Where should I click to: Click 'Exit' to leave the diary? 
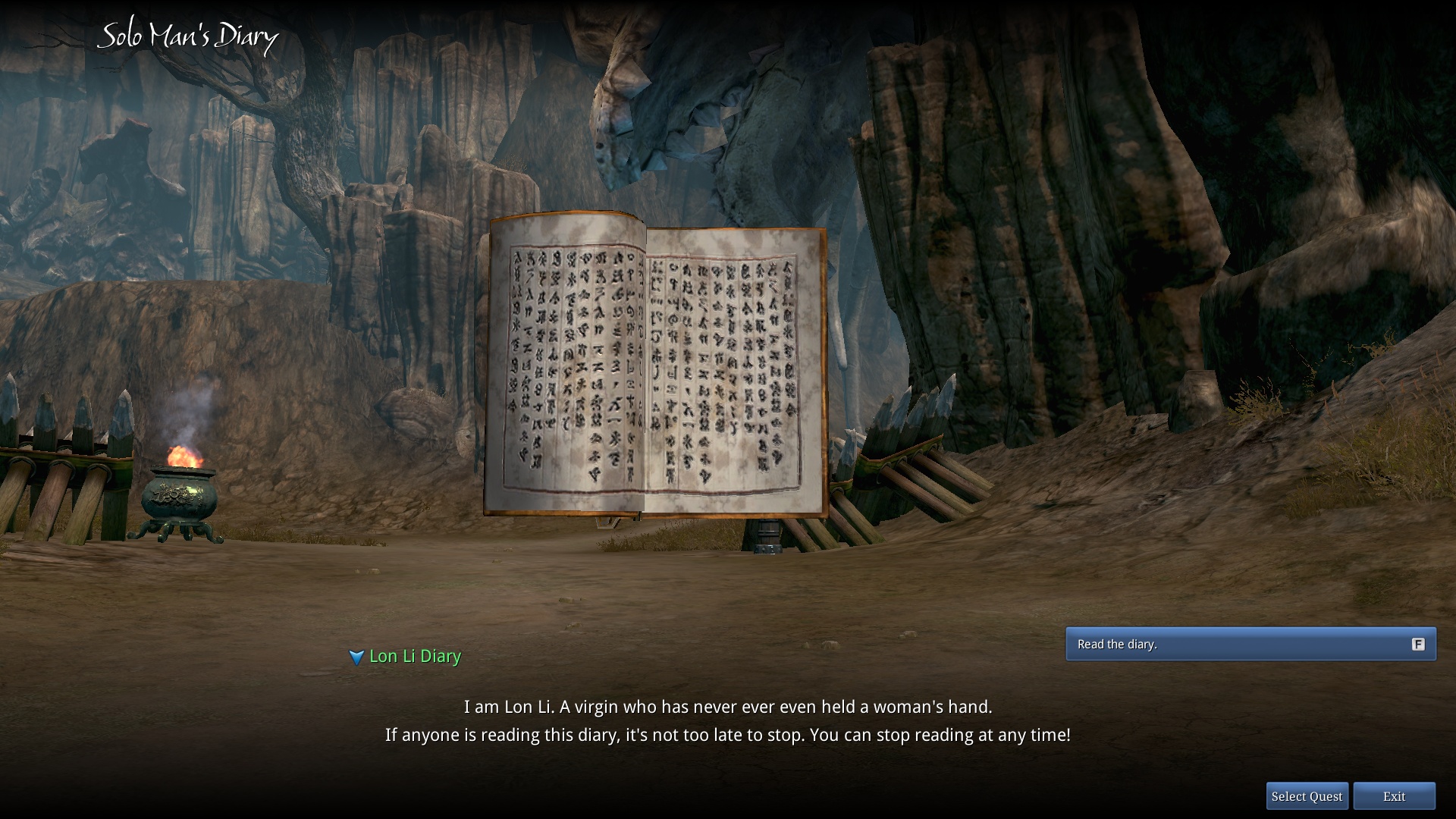click(x=1394, y=796)
